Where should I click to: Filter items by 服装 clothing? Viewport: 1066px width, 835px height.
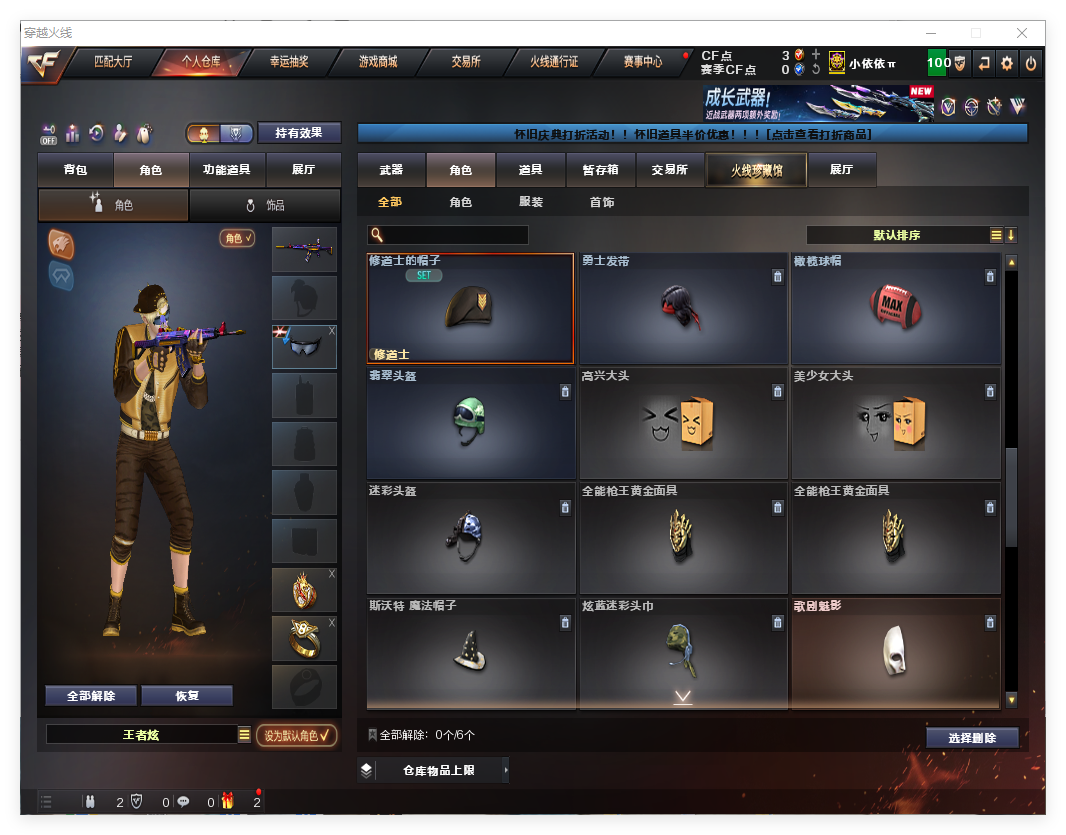point(531,202)
